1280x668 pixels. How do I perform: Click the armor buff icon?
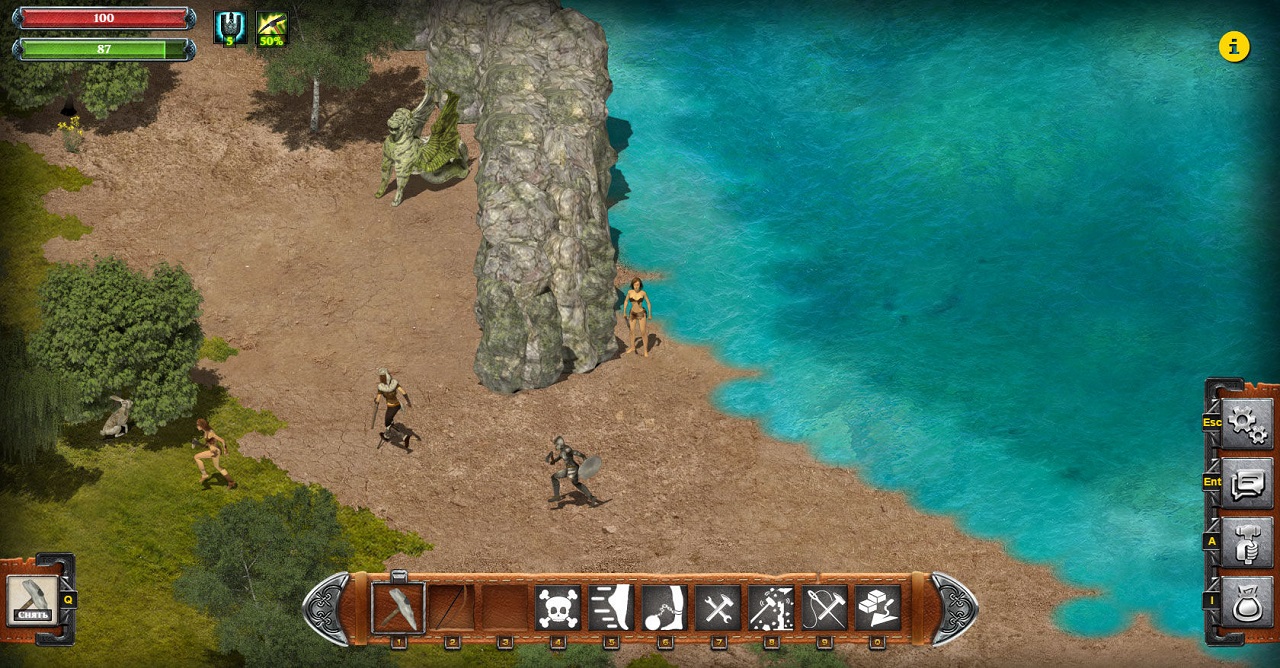pos(230,28)
